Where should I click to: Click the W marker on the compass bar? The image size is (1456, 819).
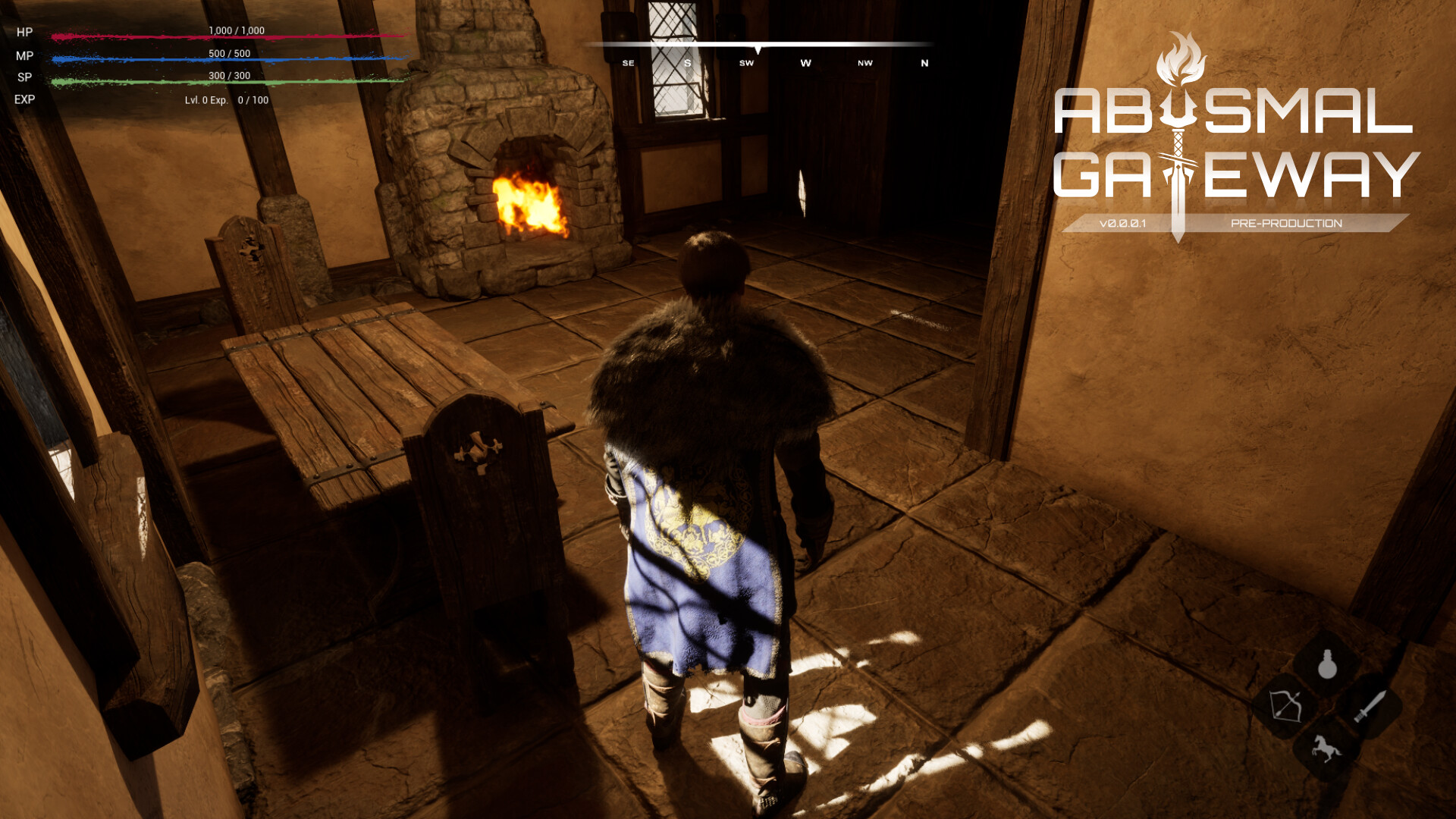[x=805, y=63]
